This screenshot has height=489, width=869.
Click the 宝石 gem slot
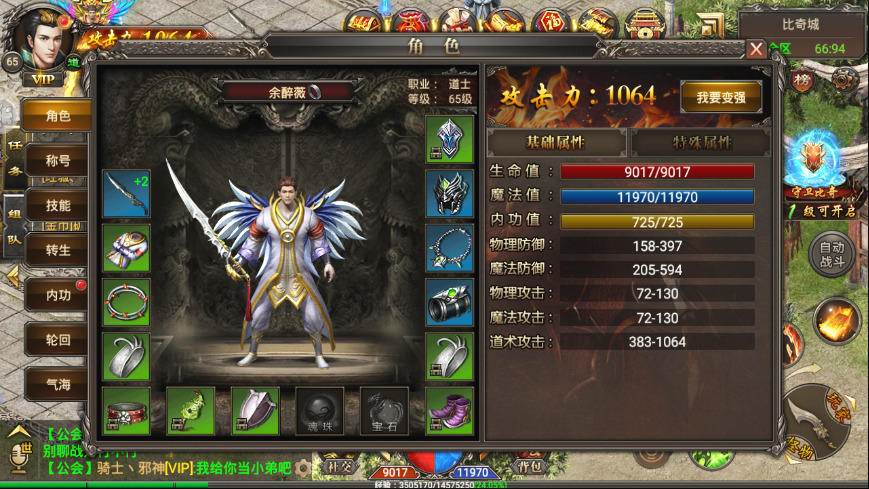point(385,410)
